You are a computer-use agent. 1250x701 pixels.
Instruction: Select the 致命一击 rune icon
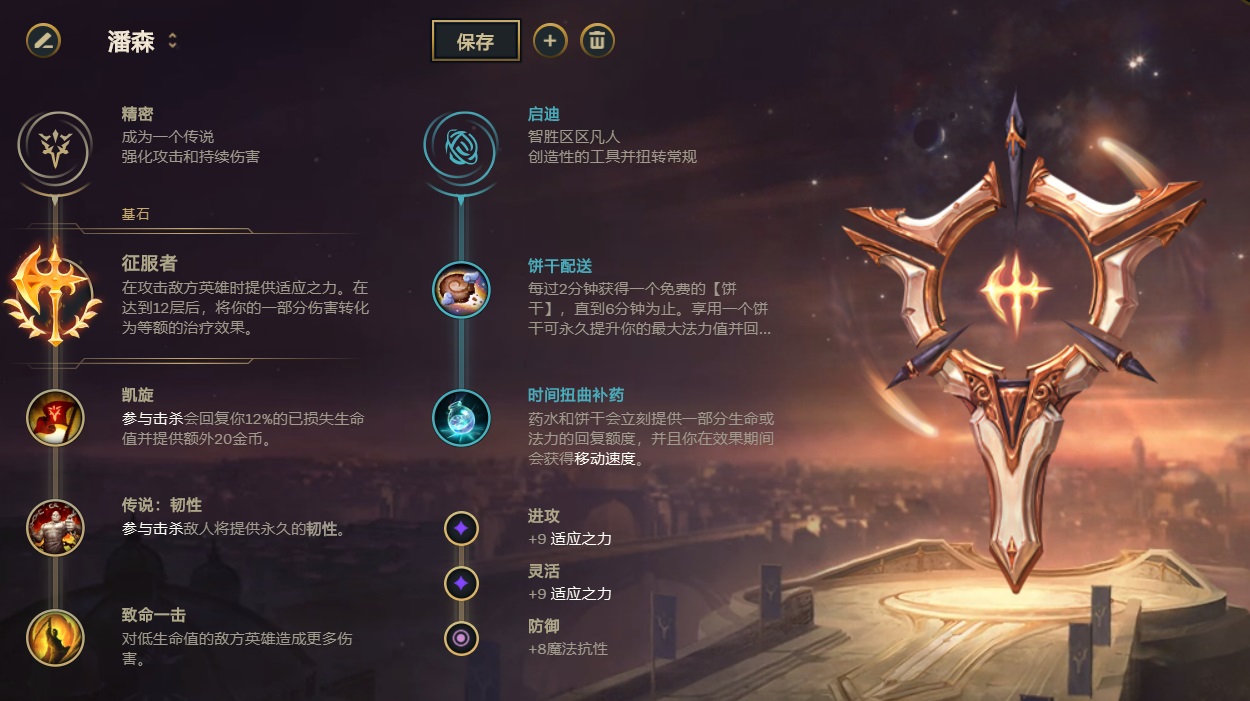coord(55,637)
